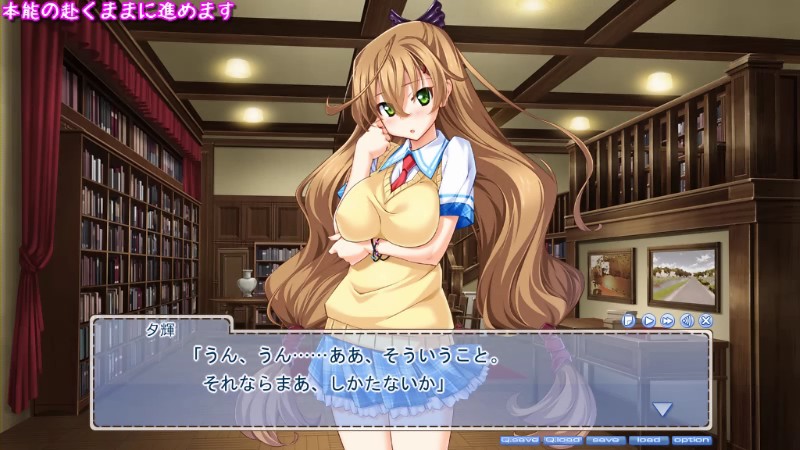This screenshot has height=450, width=800.
Task: Open the option settings
Action: (x=691, y=439)
